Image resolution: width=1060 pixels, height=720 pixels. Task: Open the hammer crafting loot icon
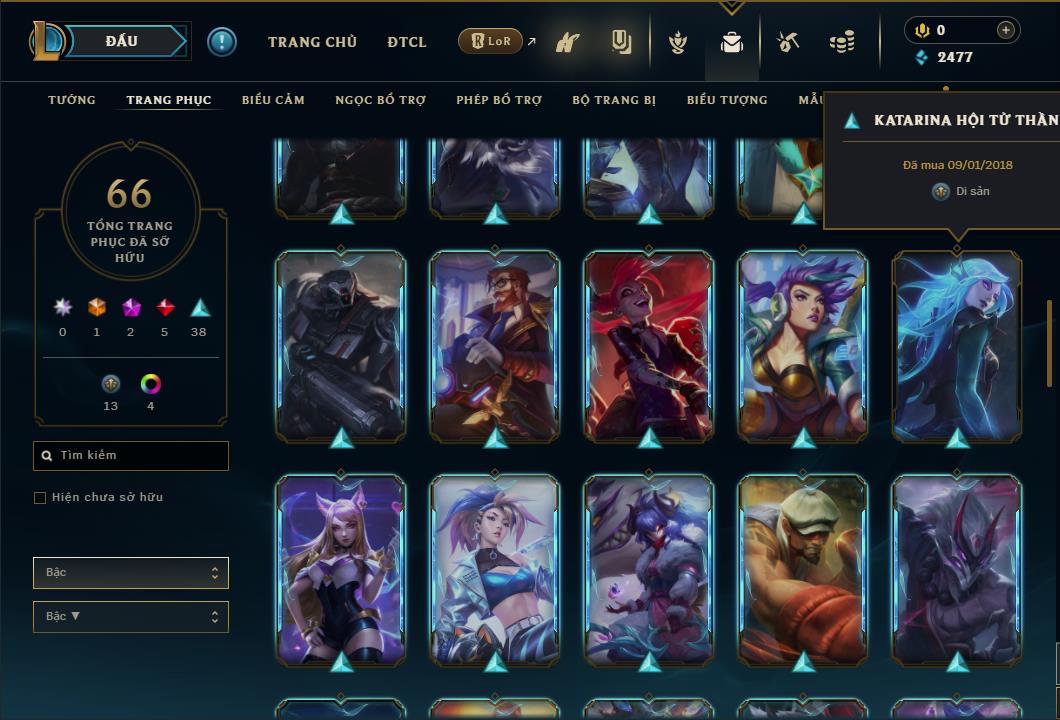788,43
